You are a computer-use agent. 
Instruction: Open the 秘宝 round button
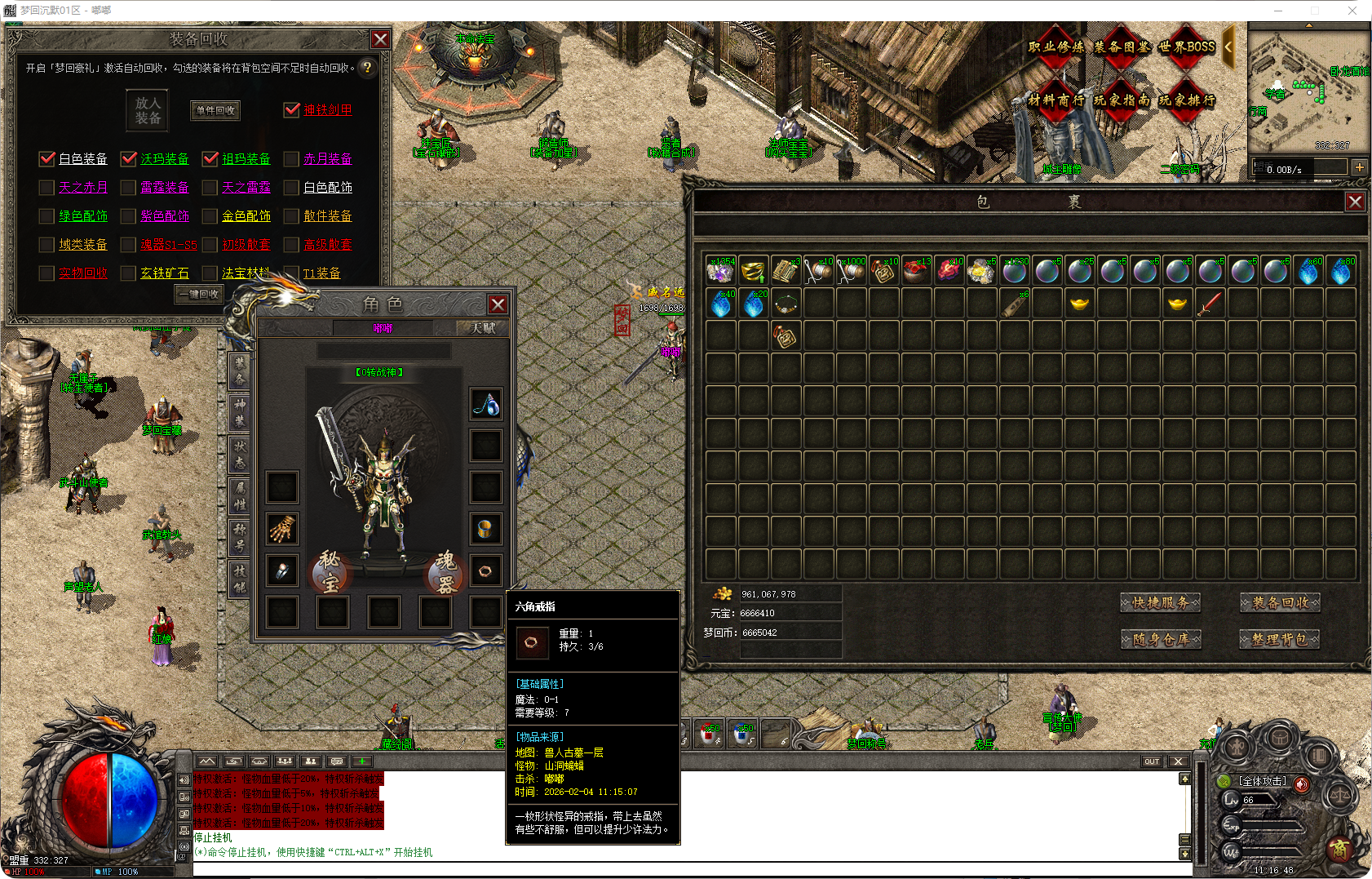pyautogui.click(x=330, y=570)
